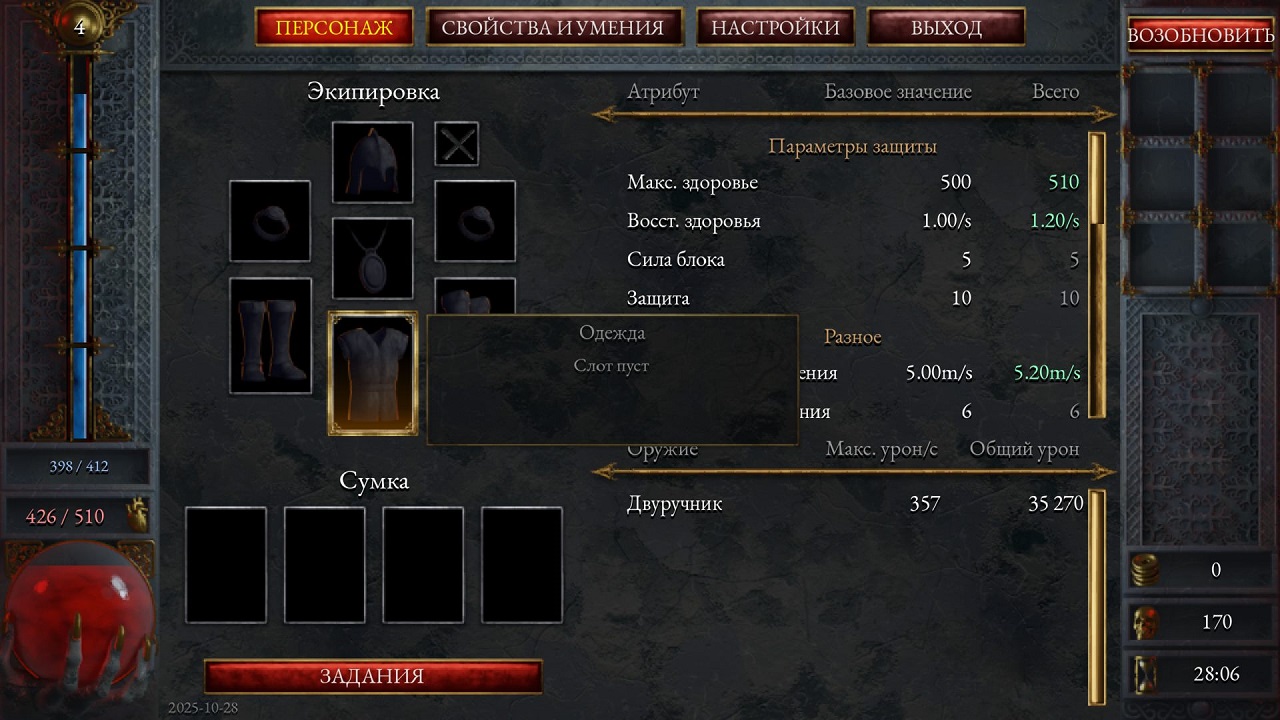The height and width of the screenshot is (720, 1280).
Task: Resume the game with Возобновить
Action: pyautogui.click(x=1200, y=35)
